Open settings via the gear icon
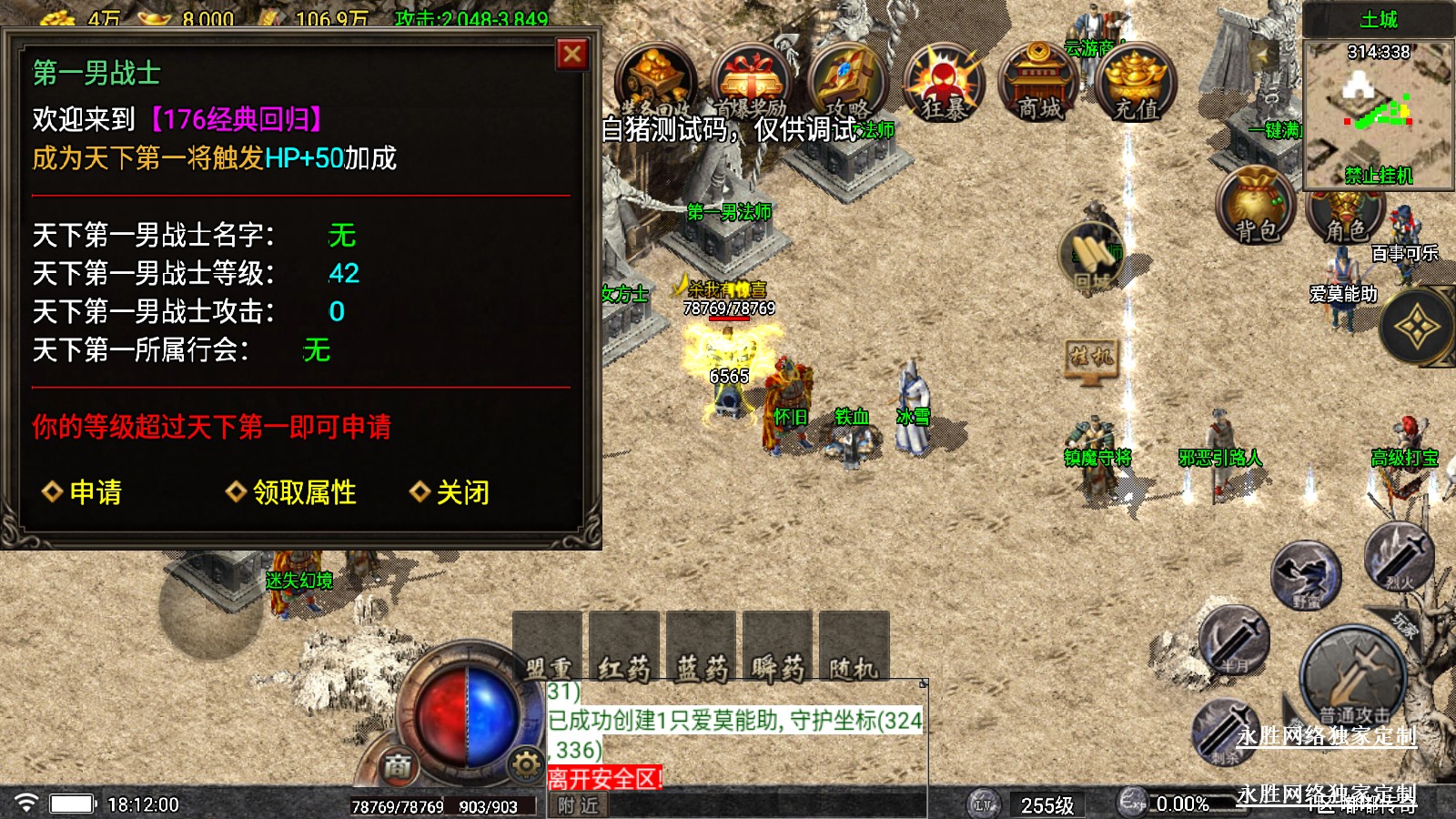This screenshot has height=819, width=1456. [x=526, y=765]
